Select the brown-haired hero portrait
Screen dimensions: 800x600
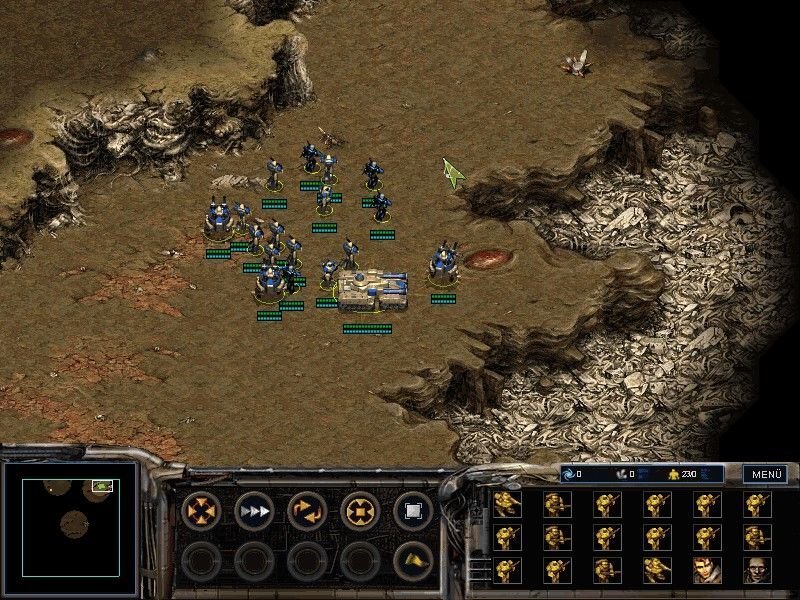point(707,570)
